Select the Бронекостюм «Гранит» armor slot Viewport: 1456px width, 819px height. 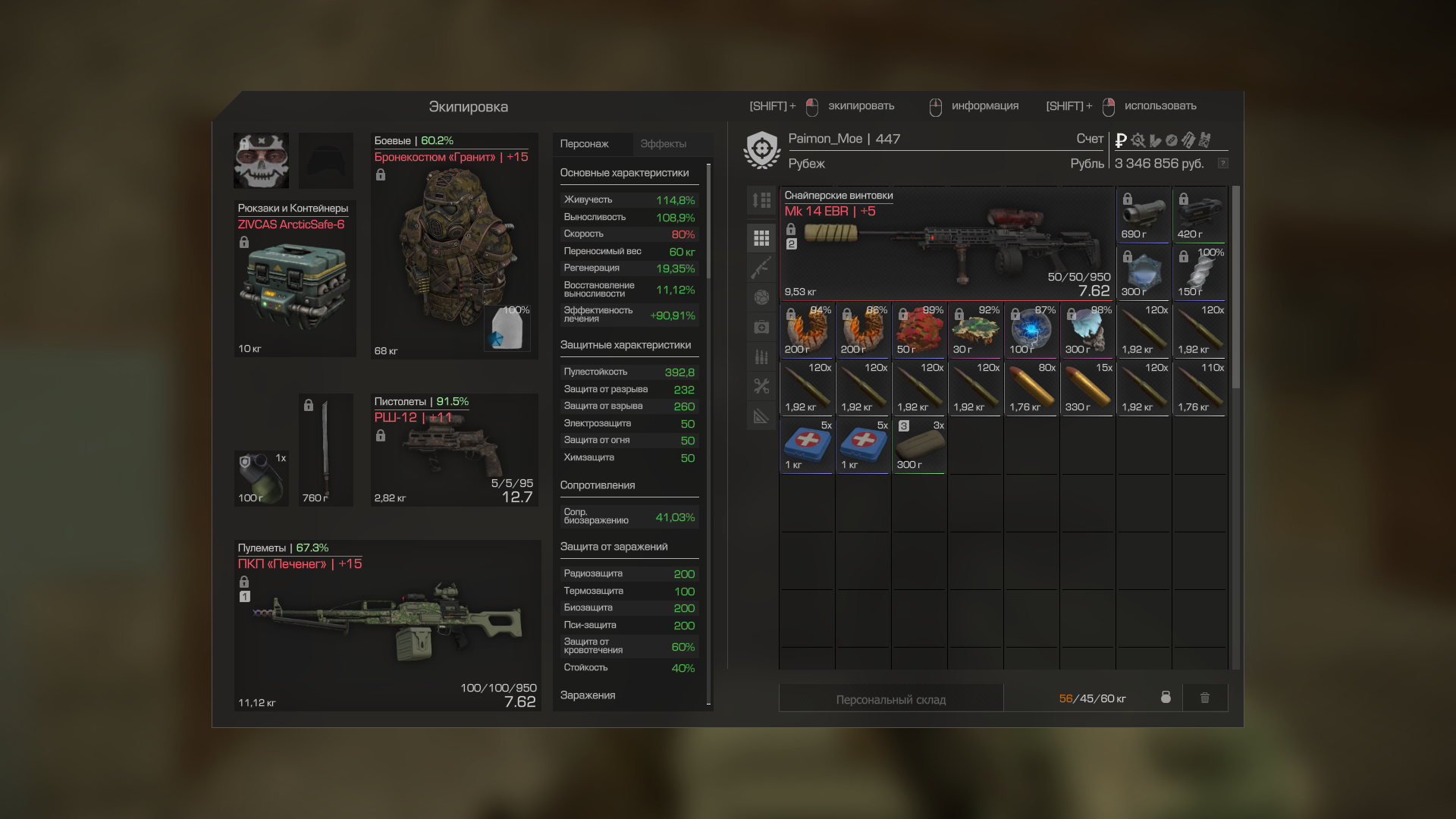(454, 246)
